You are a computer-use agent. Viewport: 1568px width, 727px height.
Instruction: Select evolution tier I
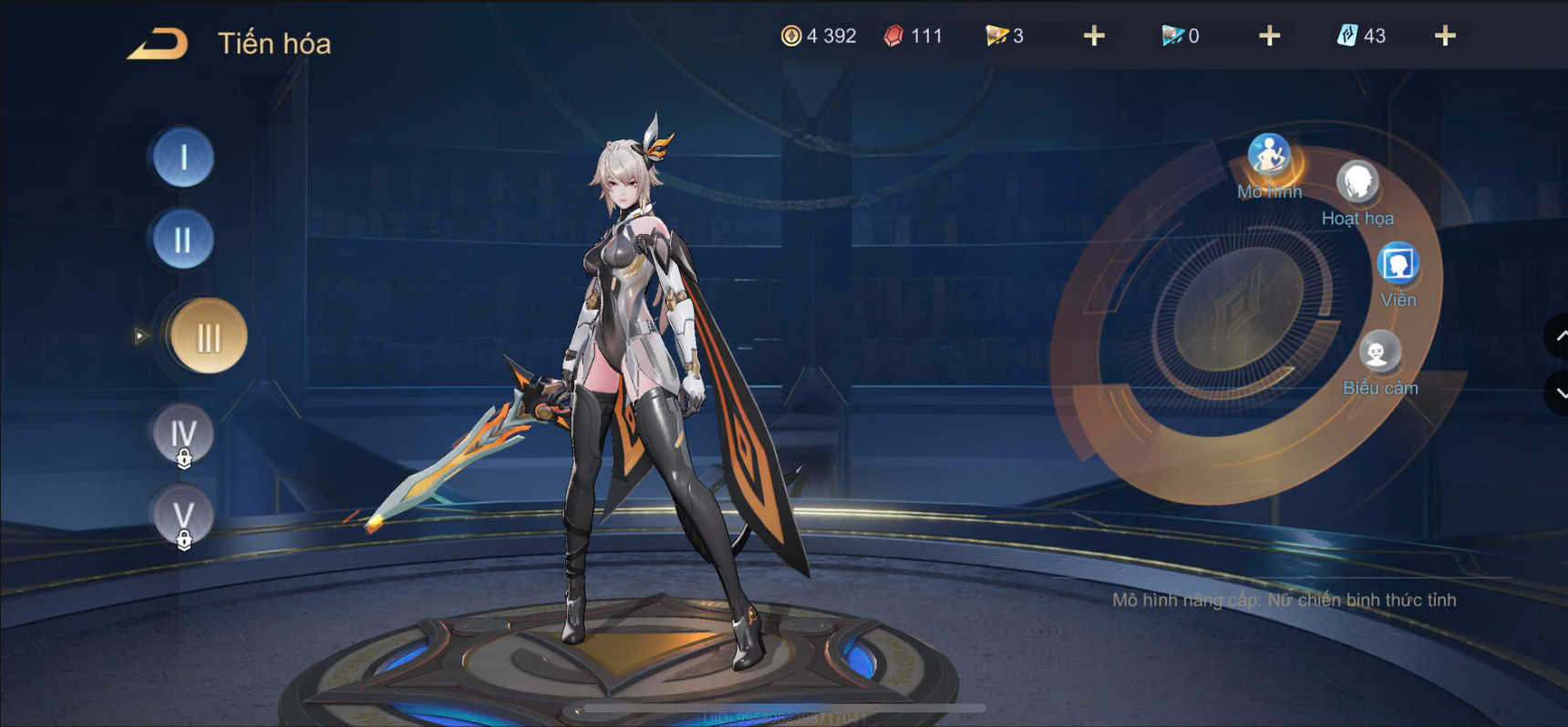point(181,159)
